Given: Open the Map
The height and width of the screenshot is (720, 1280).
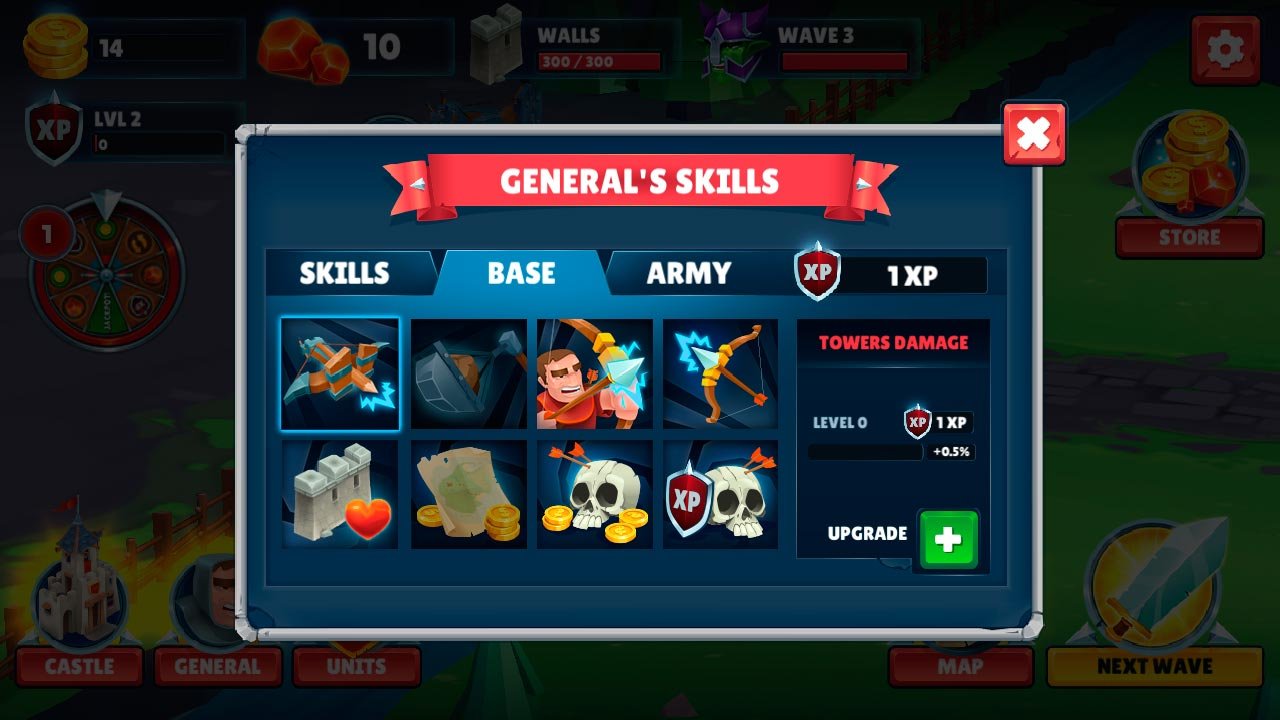Looking at the screenshot, I should coord(960,666).
